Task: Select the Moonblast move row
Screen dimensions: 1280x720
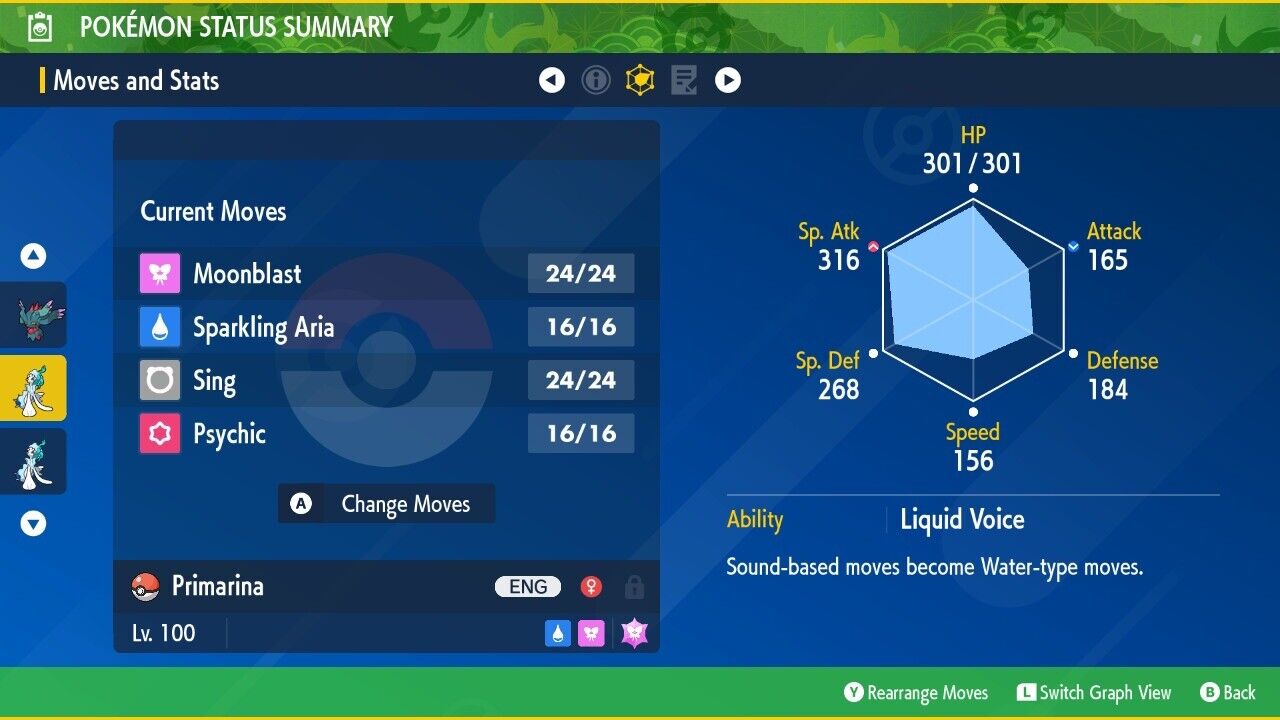Action: [386, 273]
